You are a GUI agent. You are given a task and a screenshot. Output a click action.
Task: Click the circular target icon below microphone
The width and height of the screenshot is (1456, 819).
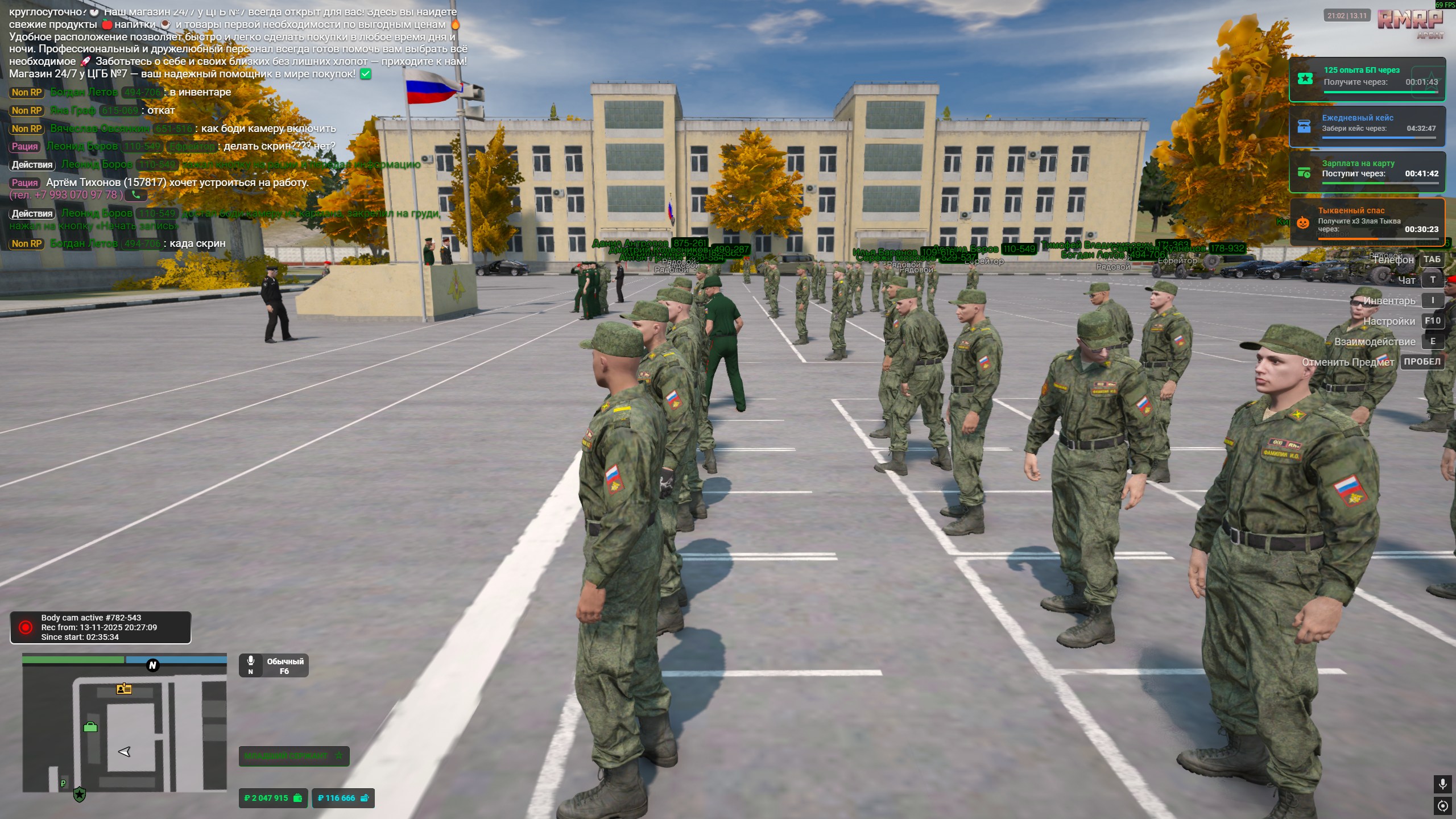[1442, 806]
